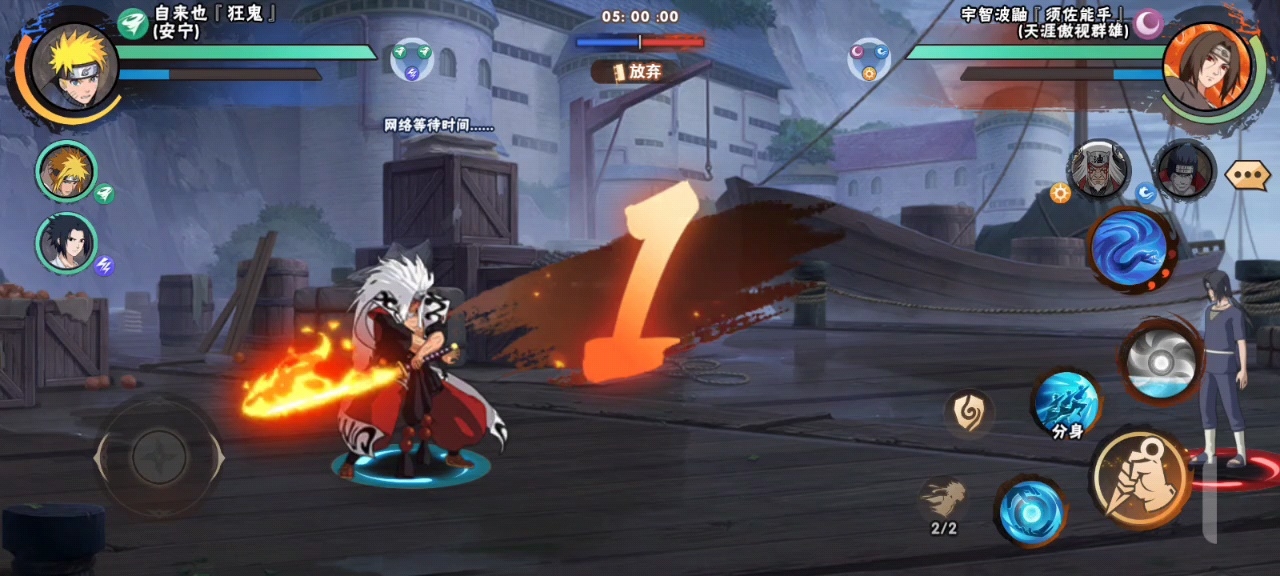Choose the dark-haired Sasuke teammate portrait
This screenshot has height=576, width=1280.
[67, 243]
